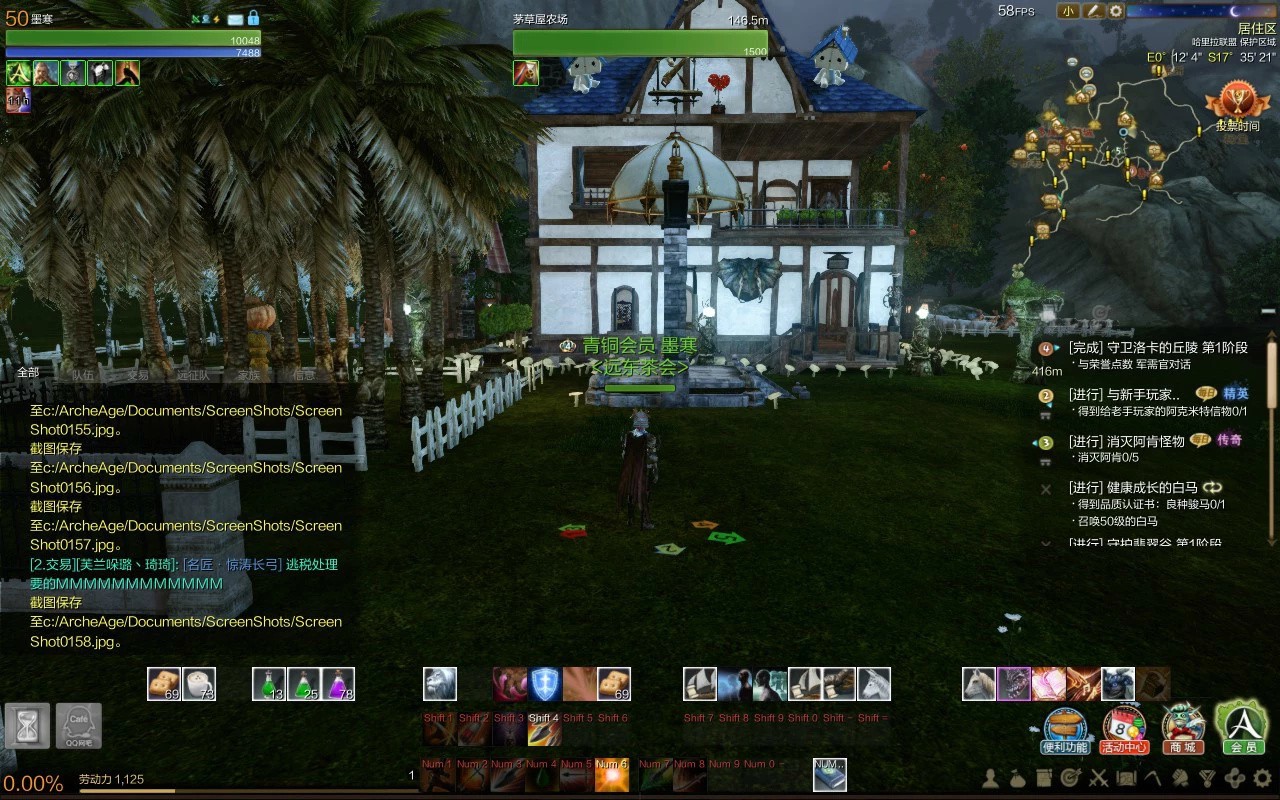This screenshot has height=800, width=1280.
Task: Click the 投票时间 trophy button
Action: coord(1237,108)
